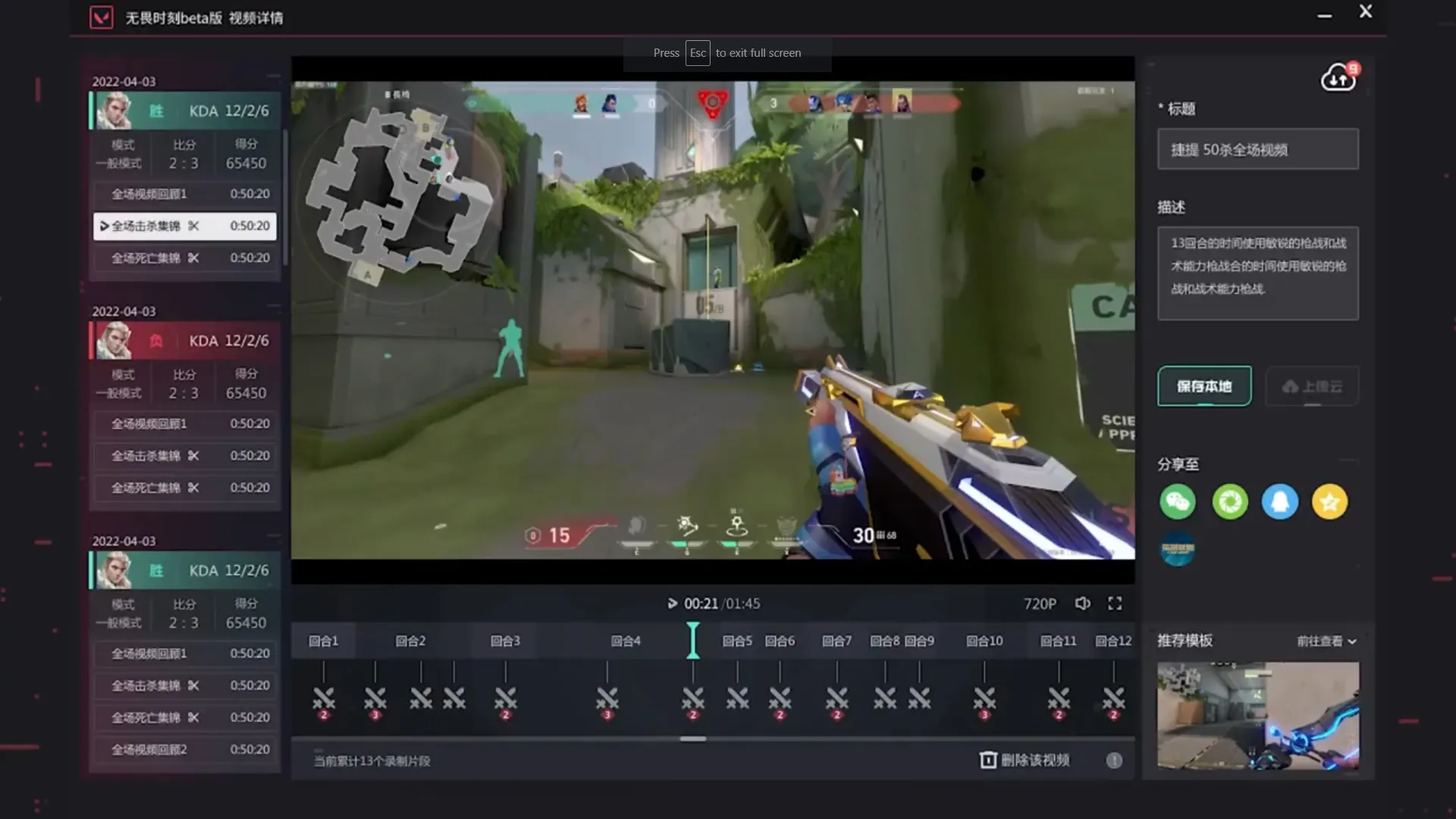Toggle fullscreen video playback
Screen dimensions: 1456x819
pos(1116,603)
